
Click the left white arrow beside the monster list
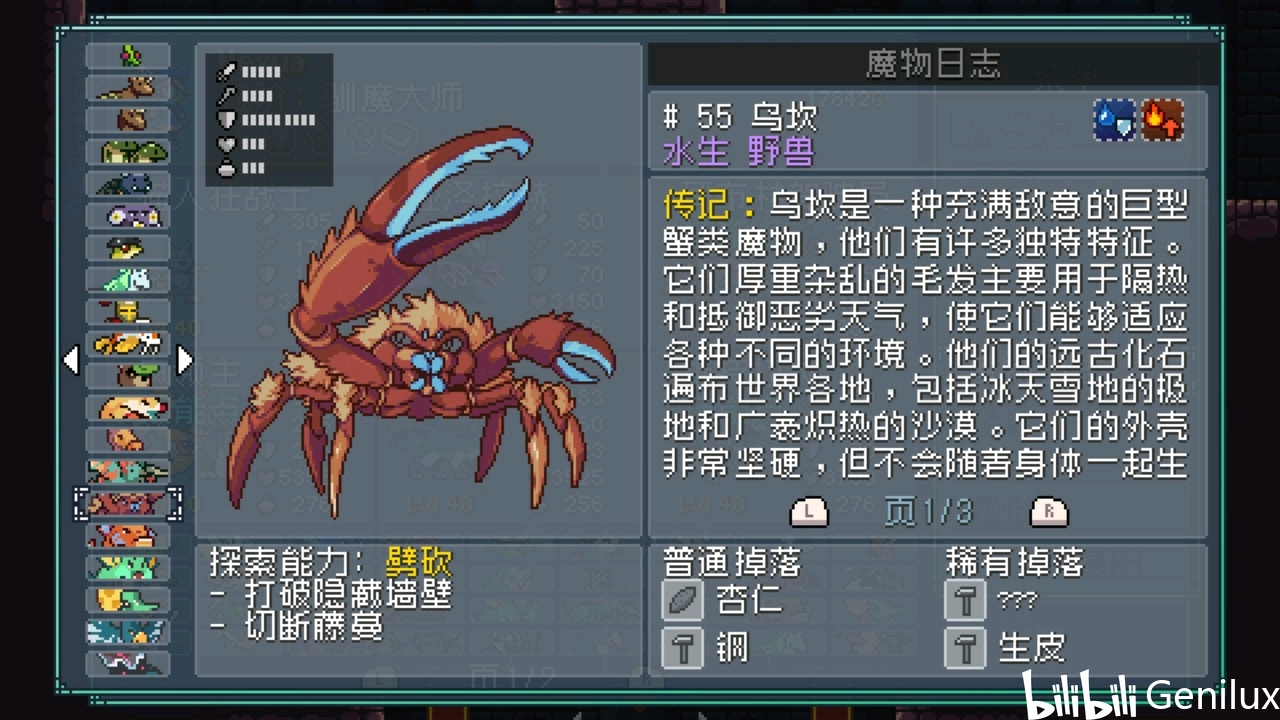point(71,360)
